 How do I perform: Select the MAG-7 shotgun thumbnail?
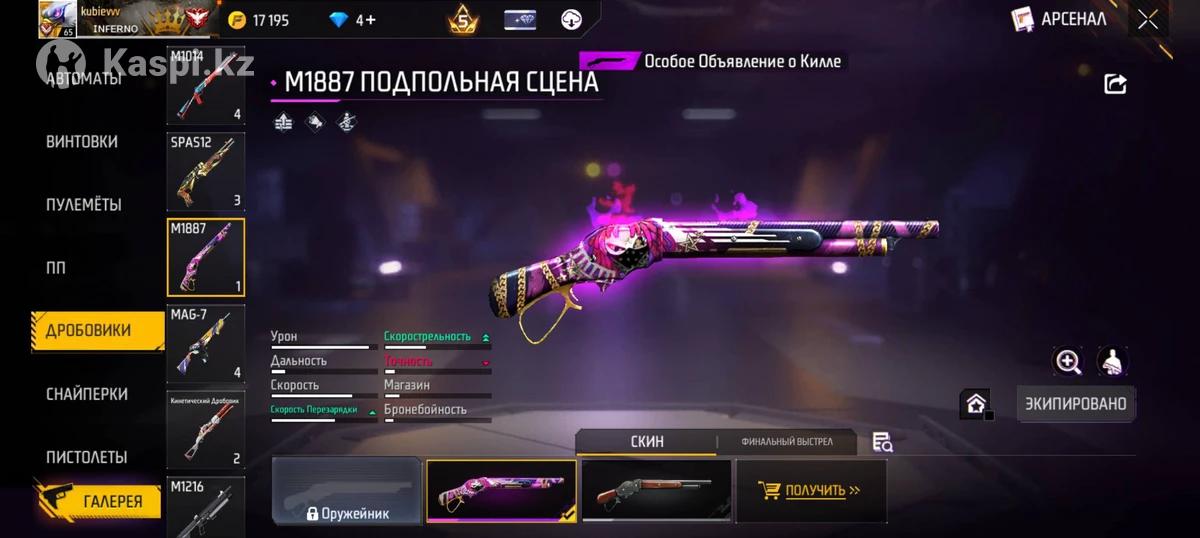point(205,344)
